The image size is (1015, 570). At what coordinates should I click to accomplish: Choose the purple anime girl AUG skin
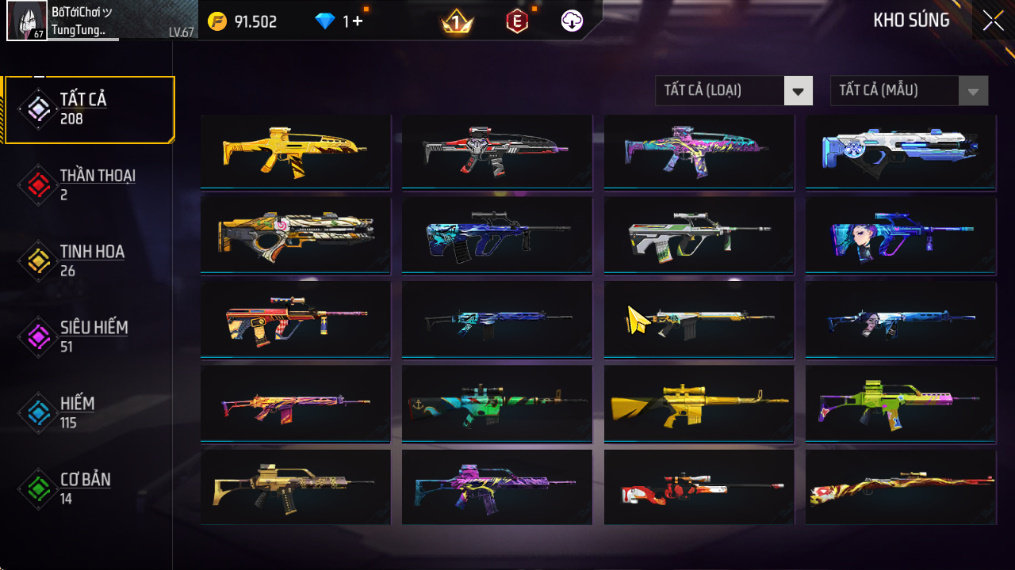pyautogui.click(x=900, y=235)
